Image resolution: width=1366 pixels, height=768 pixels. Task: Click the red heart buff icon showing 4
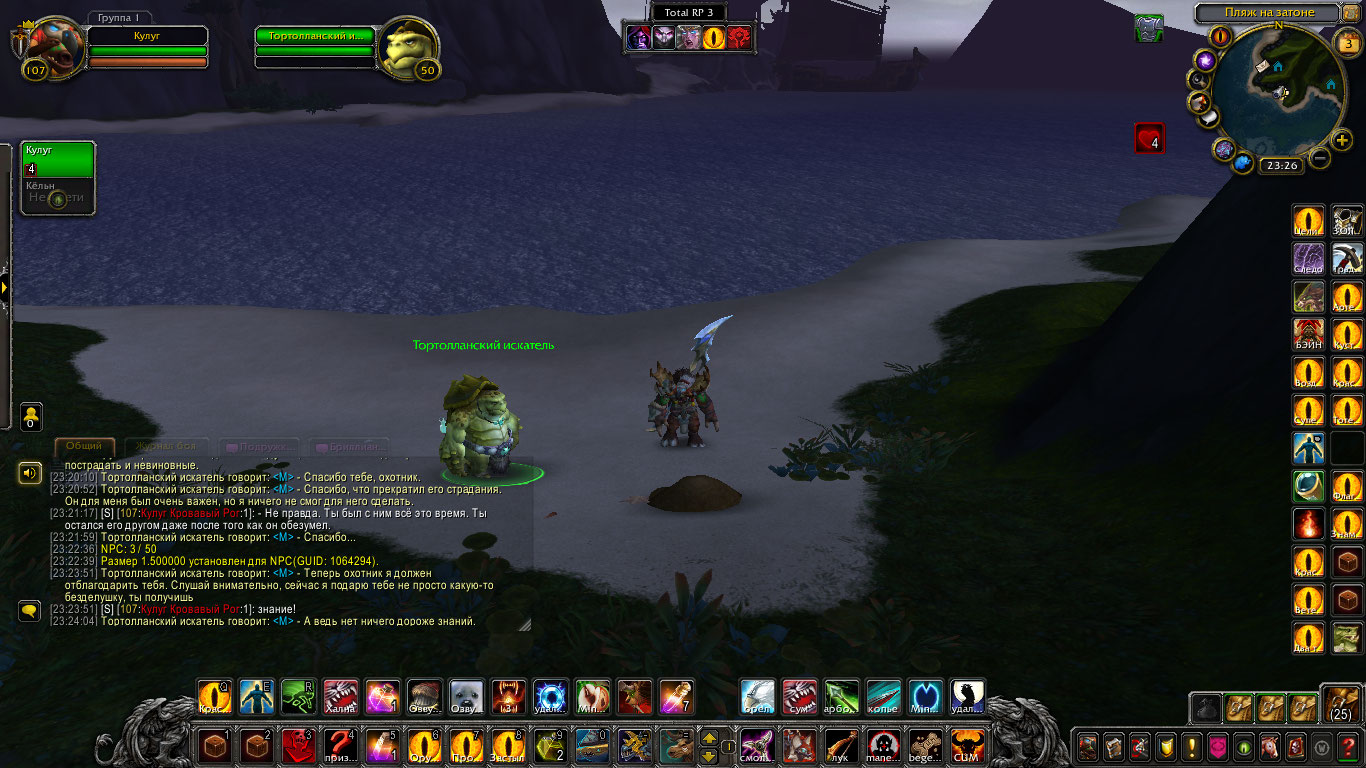[1149, 138]
